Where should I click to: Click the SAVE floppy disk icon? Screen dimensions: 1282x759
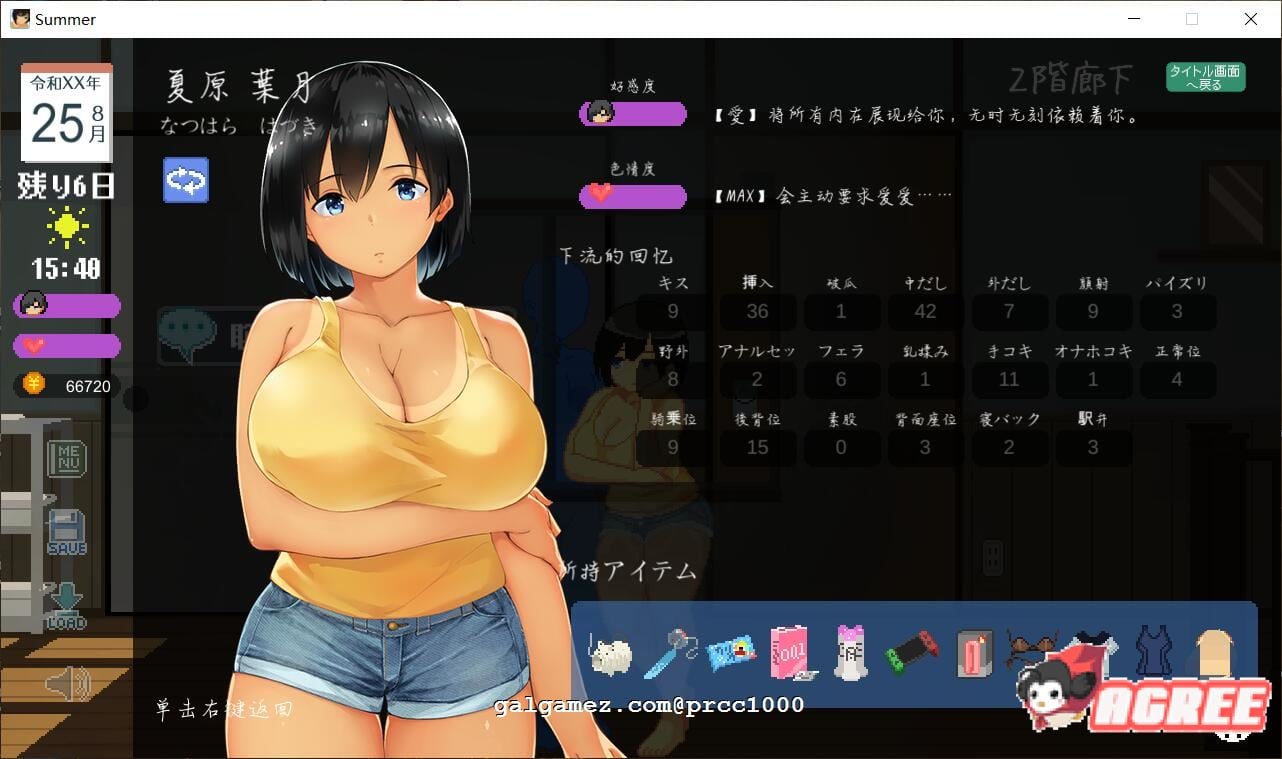67,530
